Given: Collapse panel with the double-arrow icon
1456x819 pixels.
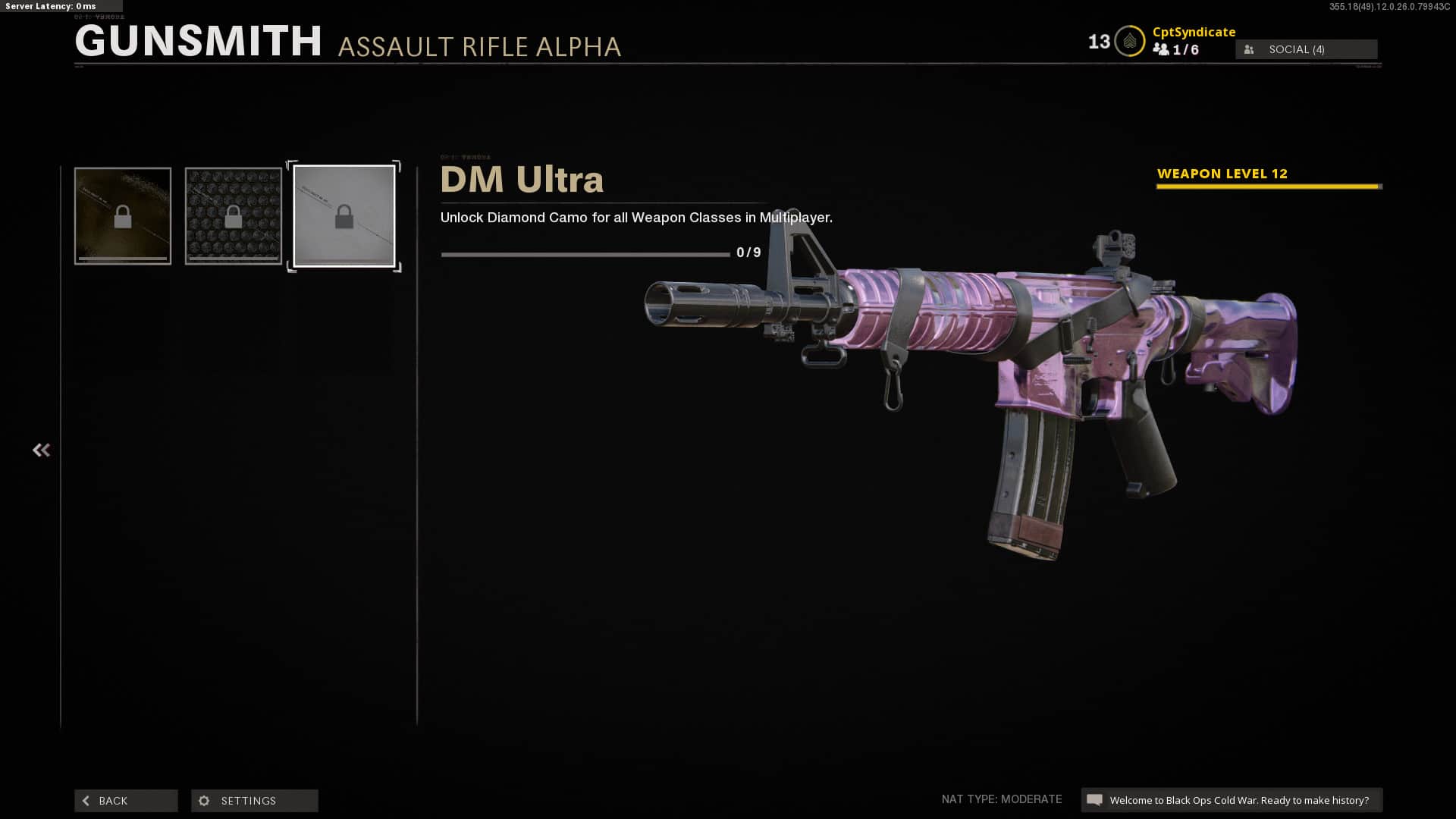Looking at the screenshot, I should (x=41, y=450).
